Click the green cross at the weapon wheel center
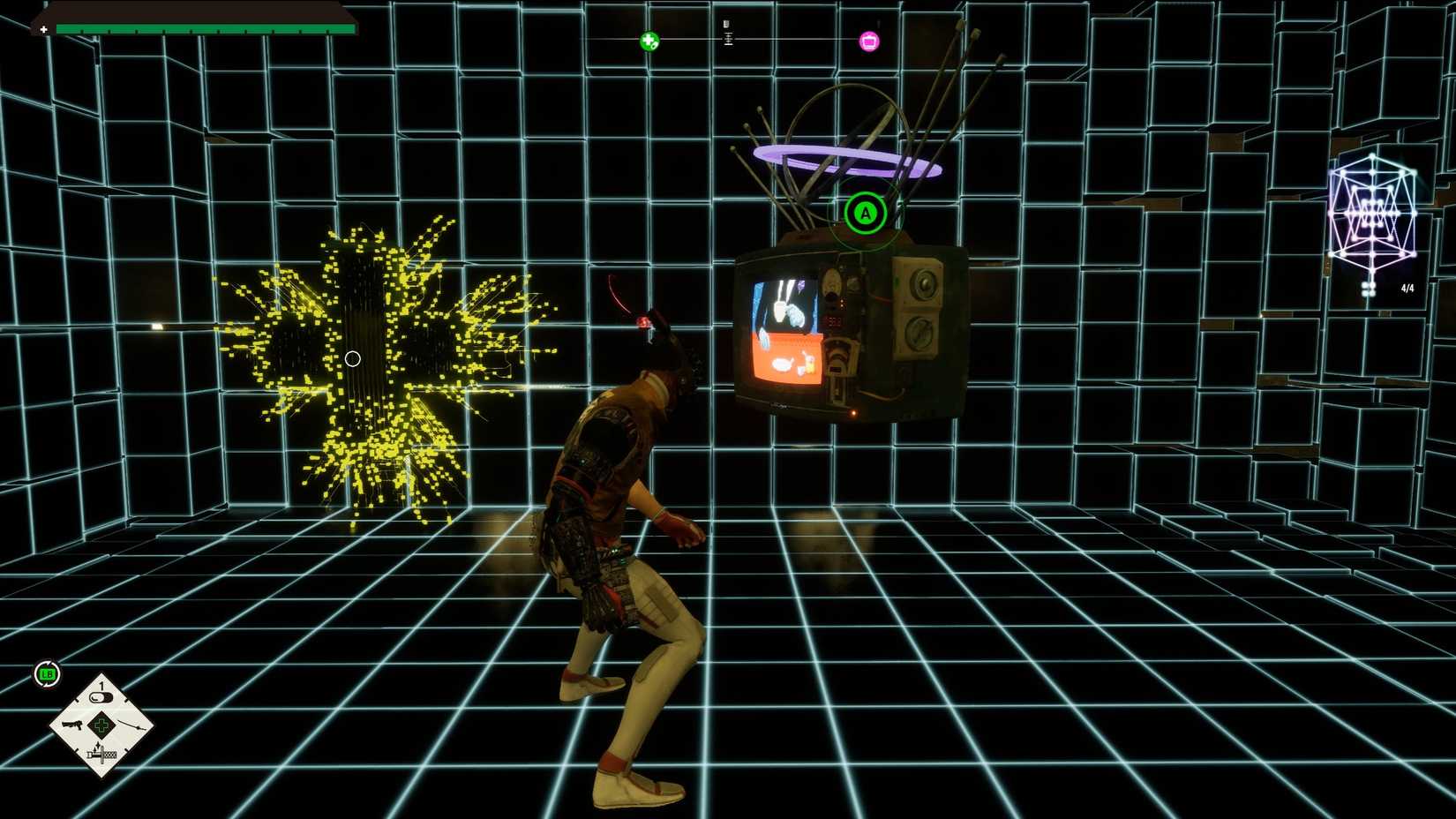Viewport: 1456px width, 819px height. click(x=101, y=725)
